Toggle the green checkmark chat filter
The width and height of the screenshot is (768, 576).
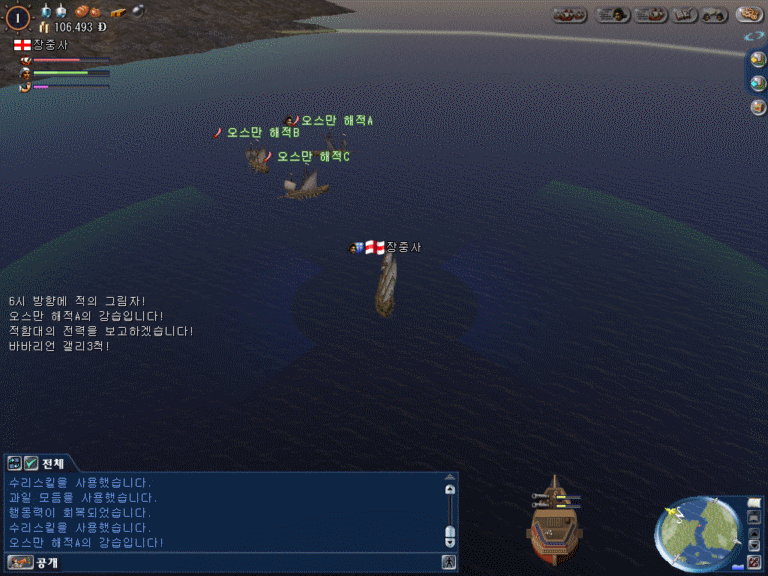pyautogui.click(x=31, y=463)
